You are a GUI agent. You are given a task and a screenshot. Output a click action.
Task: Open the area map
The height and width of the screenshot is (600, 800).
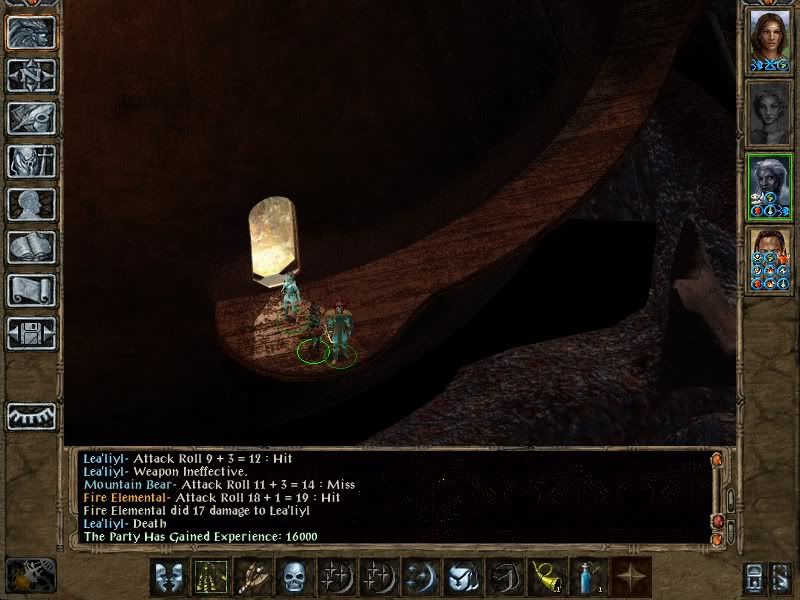[x=31, y=75]
